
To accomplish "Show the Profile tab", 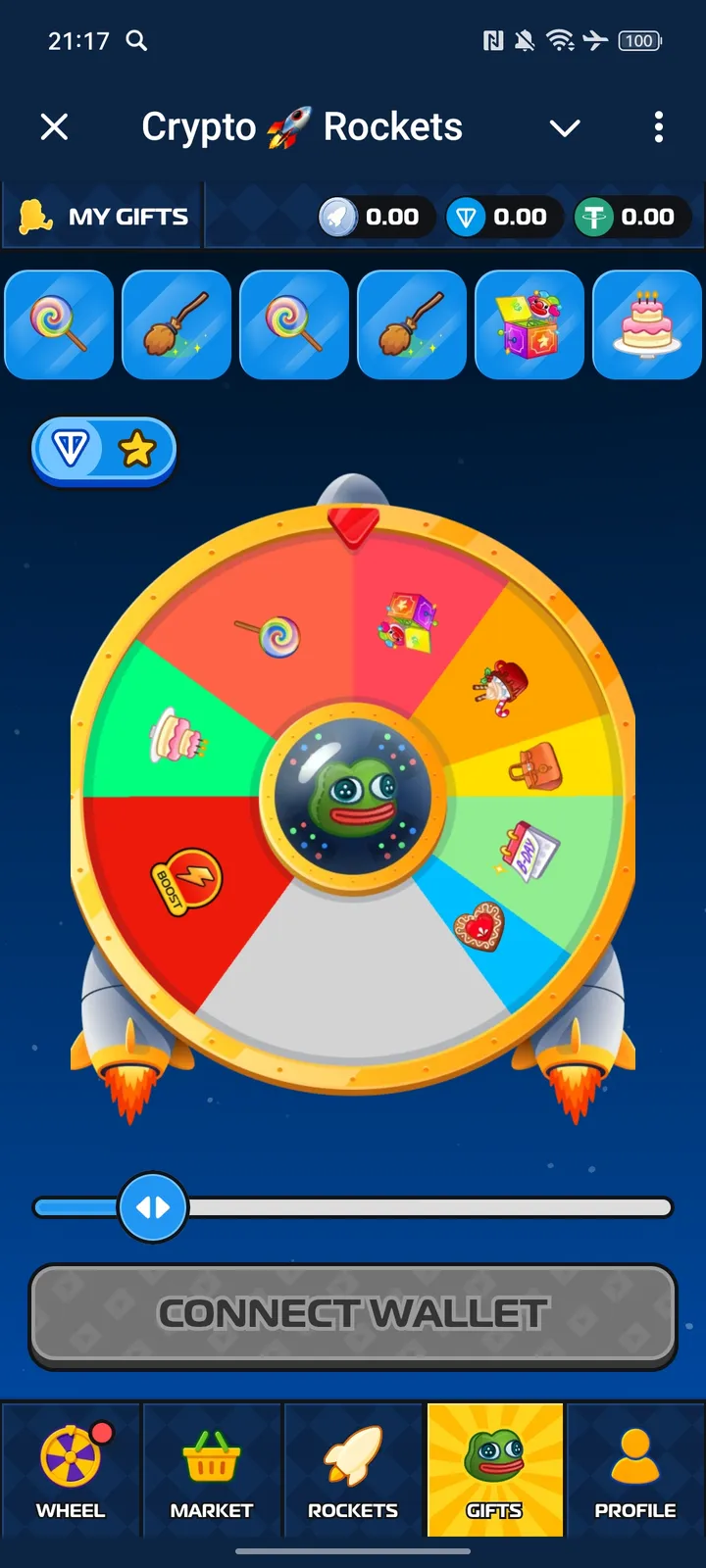I will coord(635,1470).
